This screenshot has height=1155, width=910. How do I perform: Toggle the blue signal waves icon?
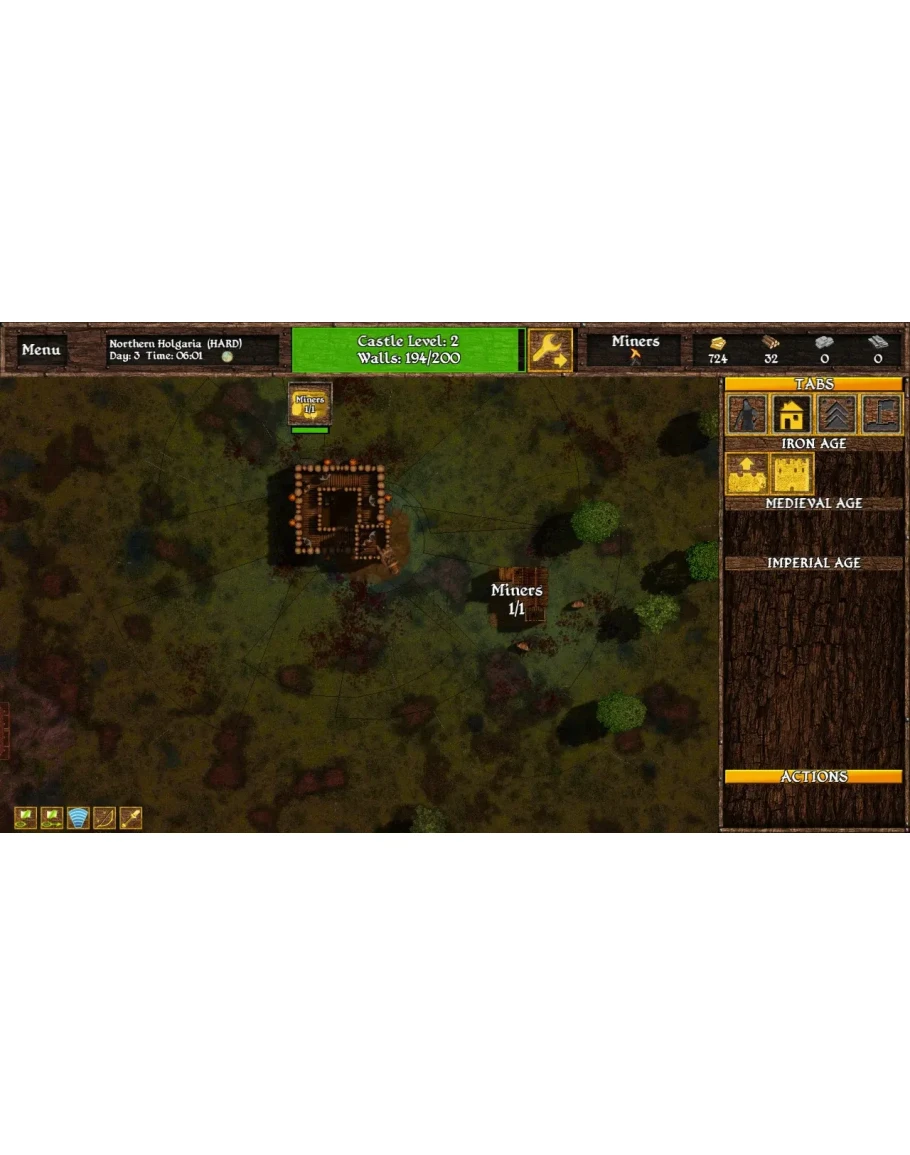pos(78,818)
